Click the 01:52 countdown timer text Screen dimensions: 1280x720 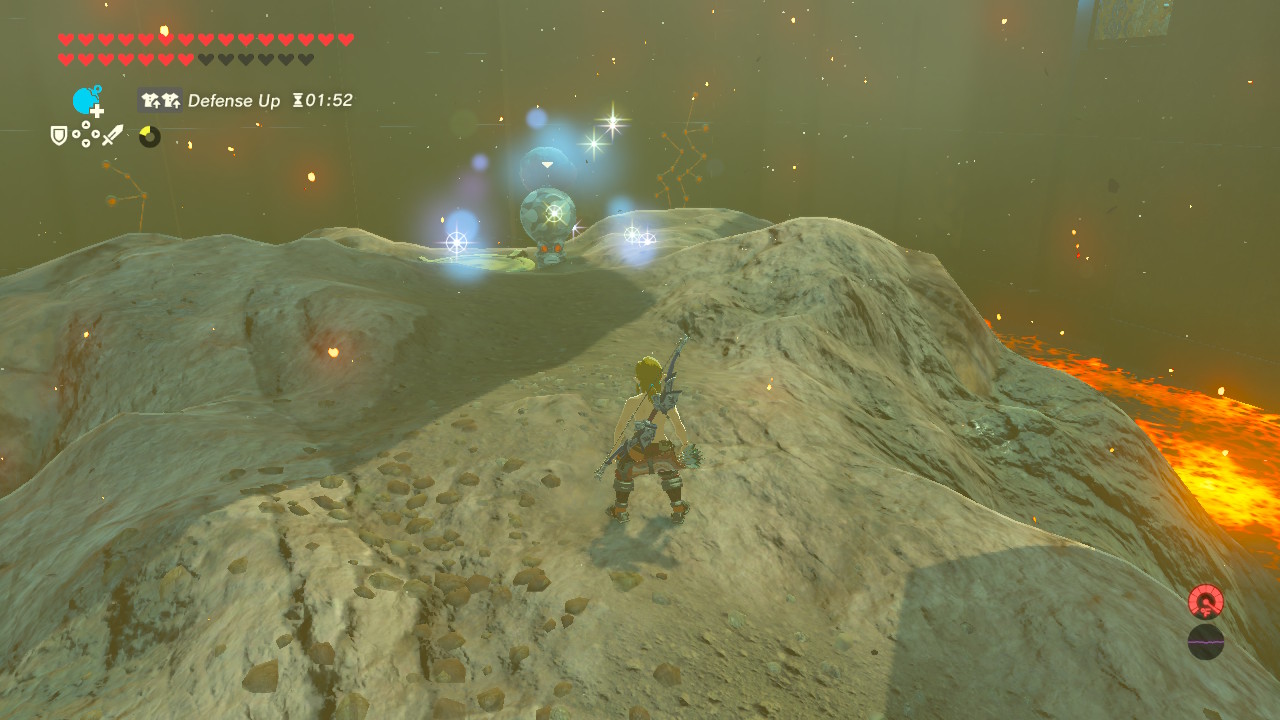327,99
